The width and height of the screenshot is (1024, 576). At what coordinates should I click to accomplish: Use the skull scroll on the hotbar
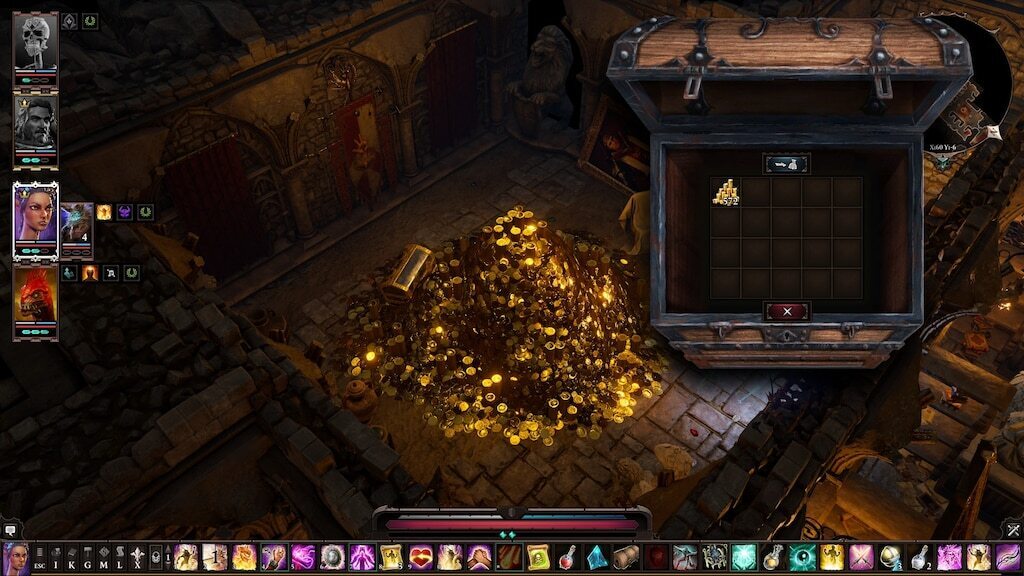[x=538, y=558]
